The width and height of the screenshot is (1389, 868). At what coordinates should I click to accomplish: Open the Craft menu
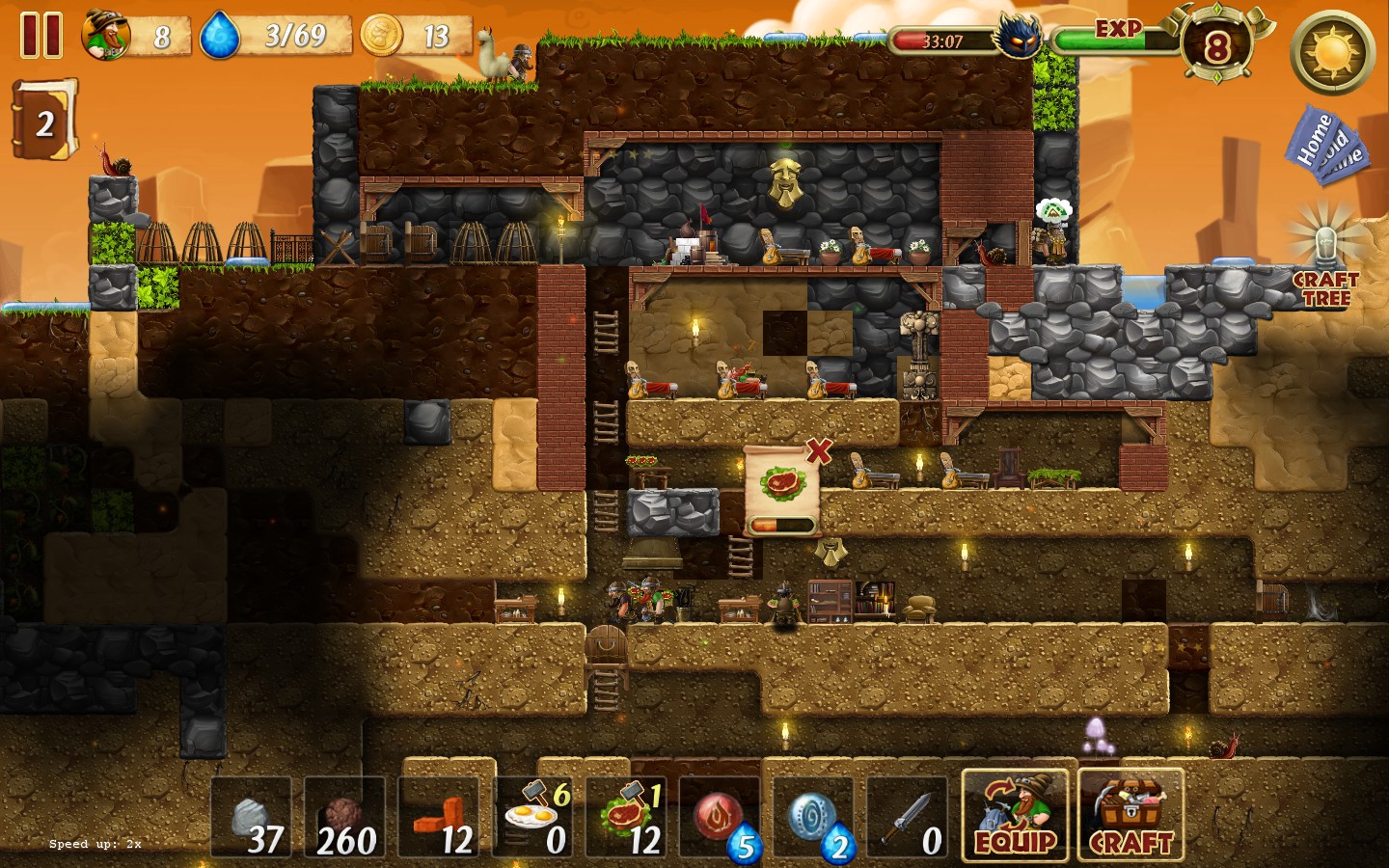coord(1130,816)
